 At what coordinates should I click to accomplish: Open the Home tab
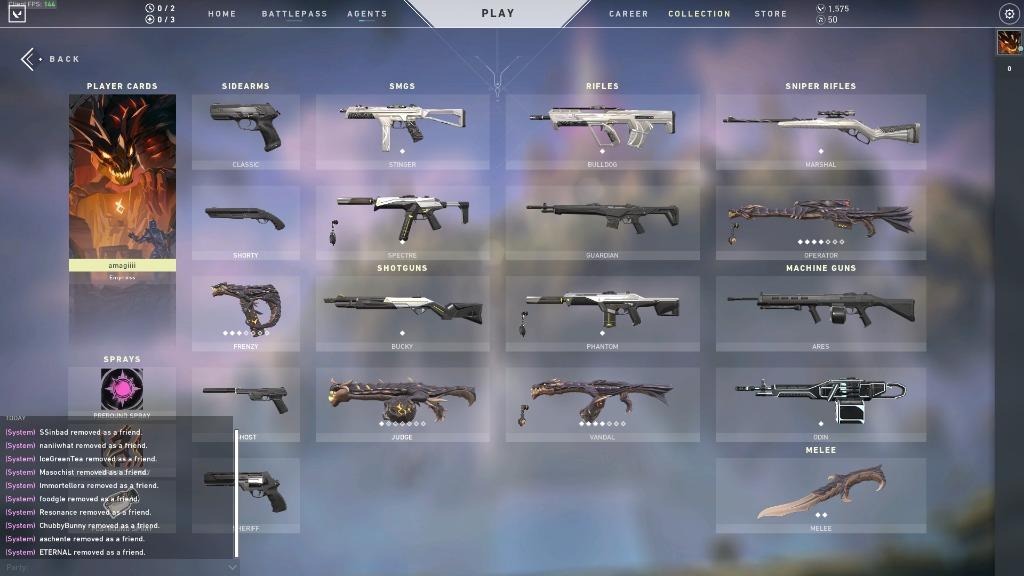click(222, 14)
